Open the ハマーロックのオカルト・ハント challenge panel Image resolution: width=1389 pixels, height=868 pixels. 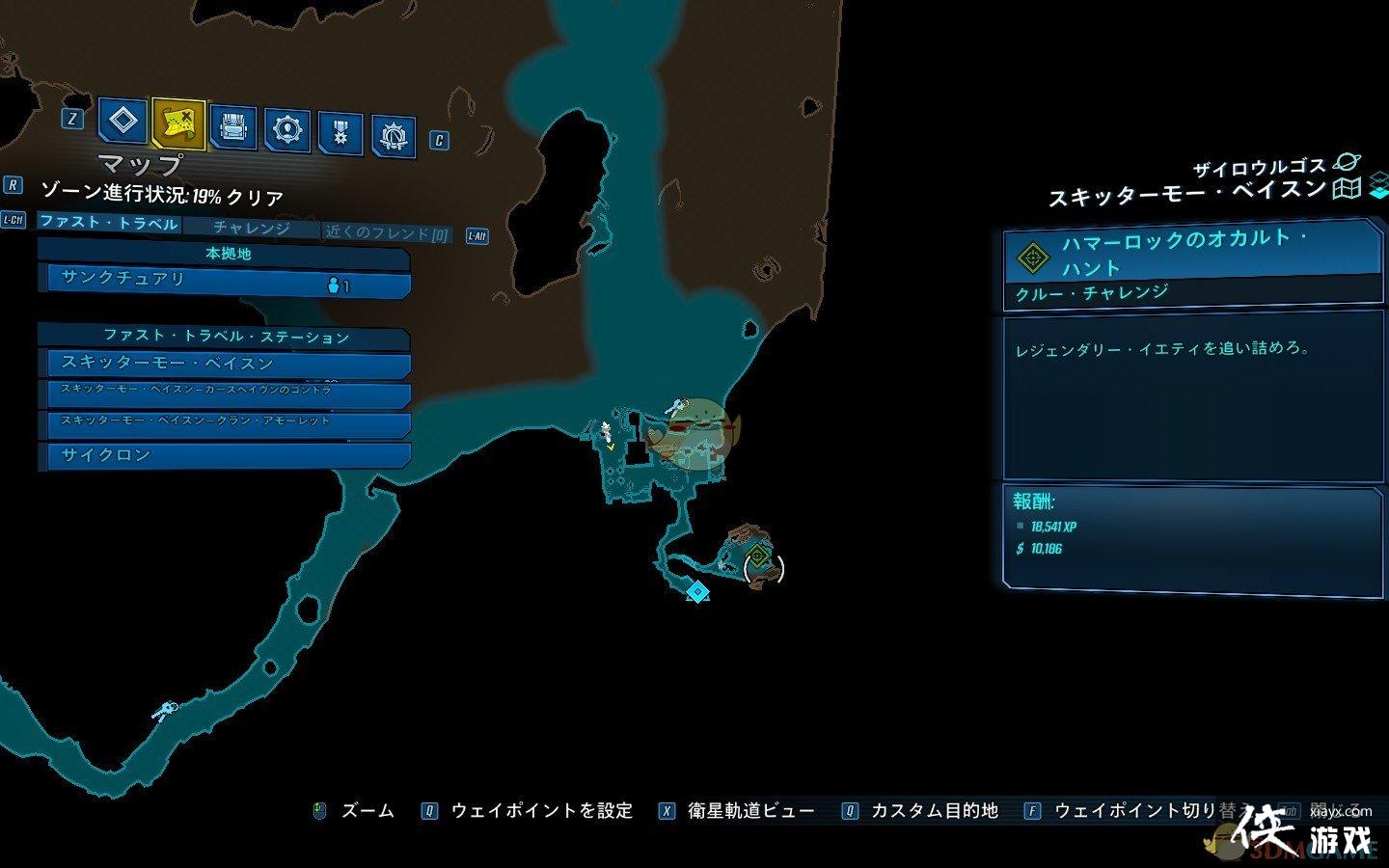(x=1192, y=254)
